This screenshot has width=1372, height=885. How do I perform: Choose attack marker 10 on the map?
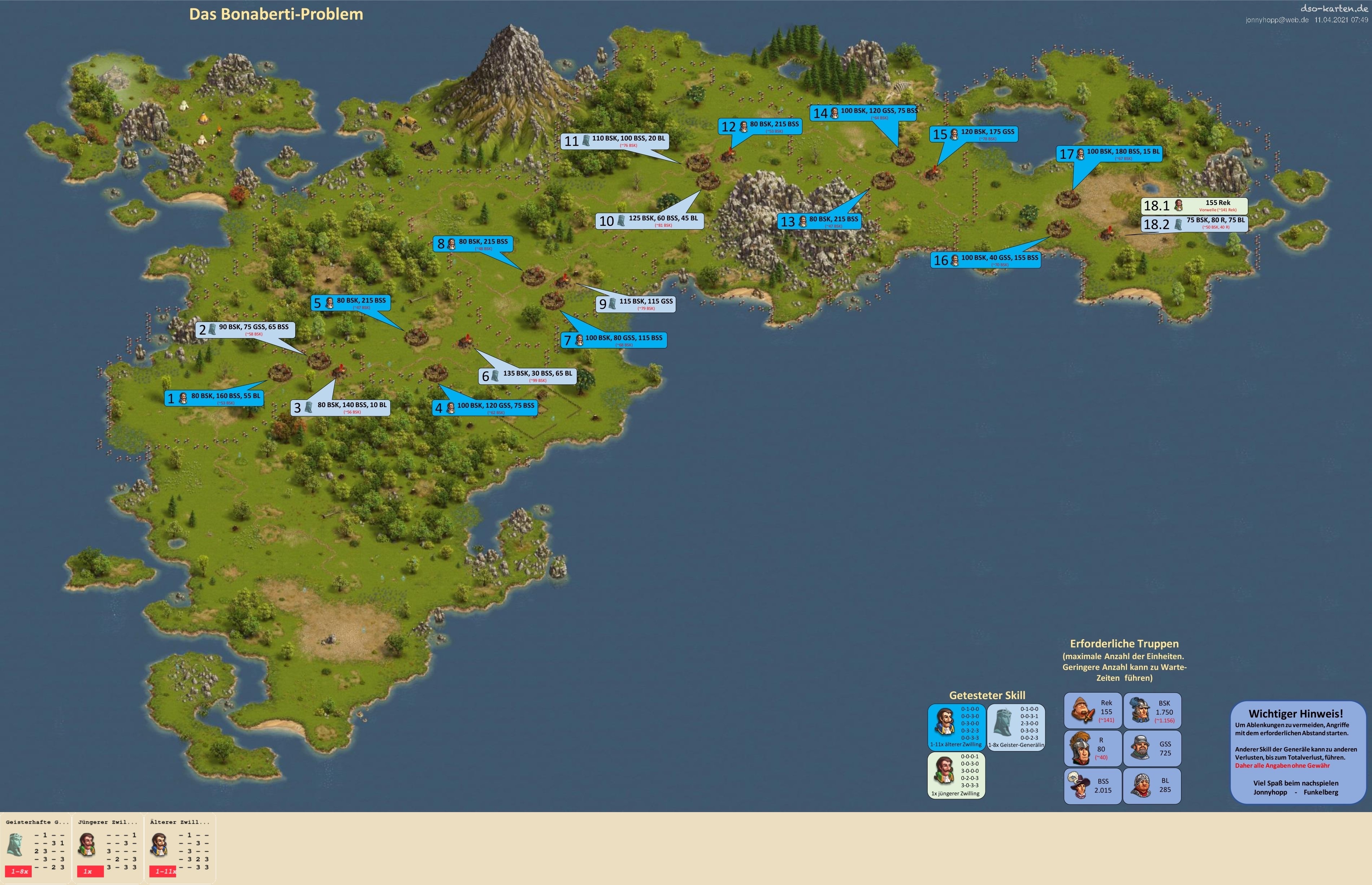point(649,221)
